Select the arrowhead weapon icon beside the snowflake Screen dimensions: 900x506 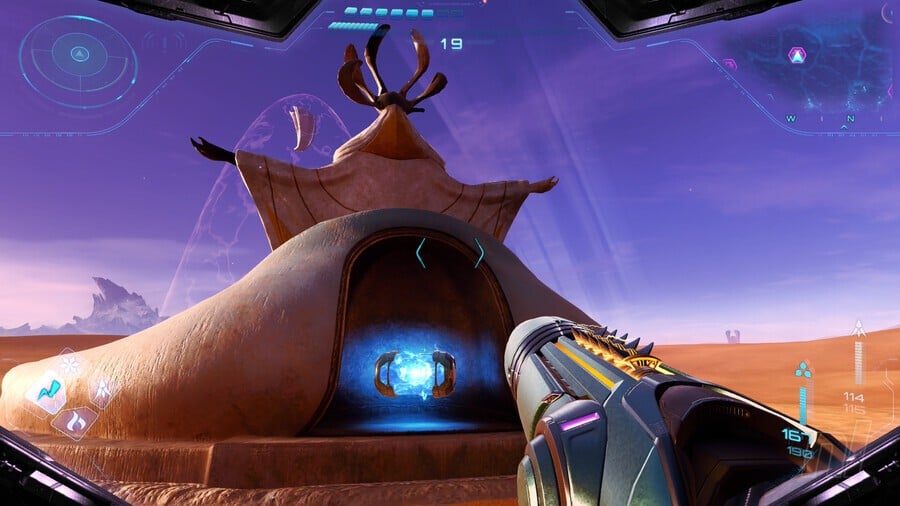click(101, 389)
